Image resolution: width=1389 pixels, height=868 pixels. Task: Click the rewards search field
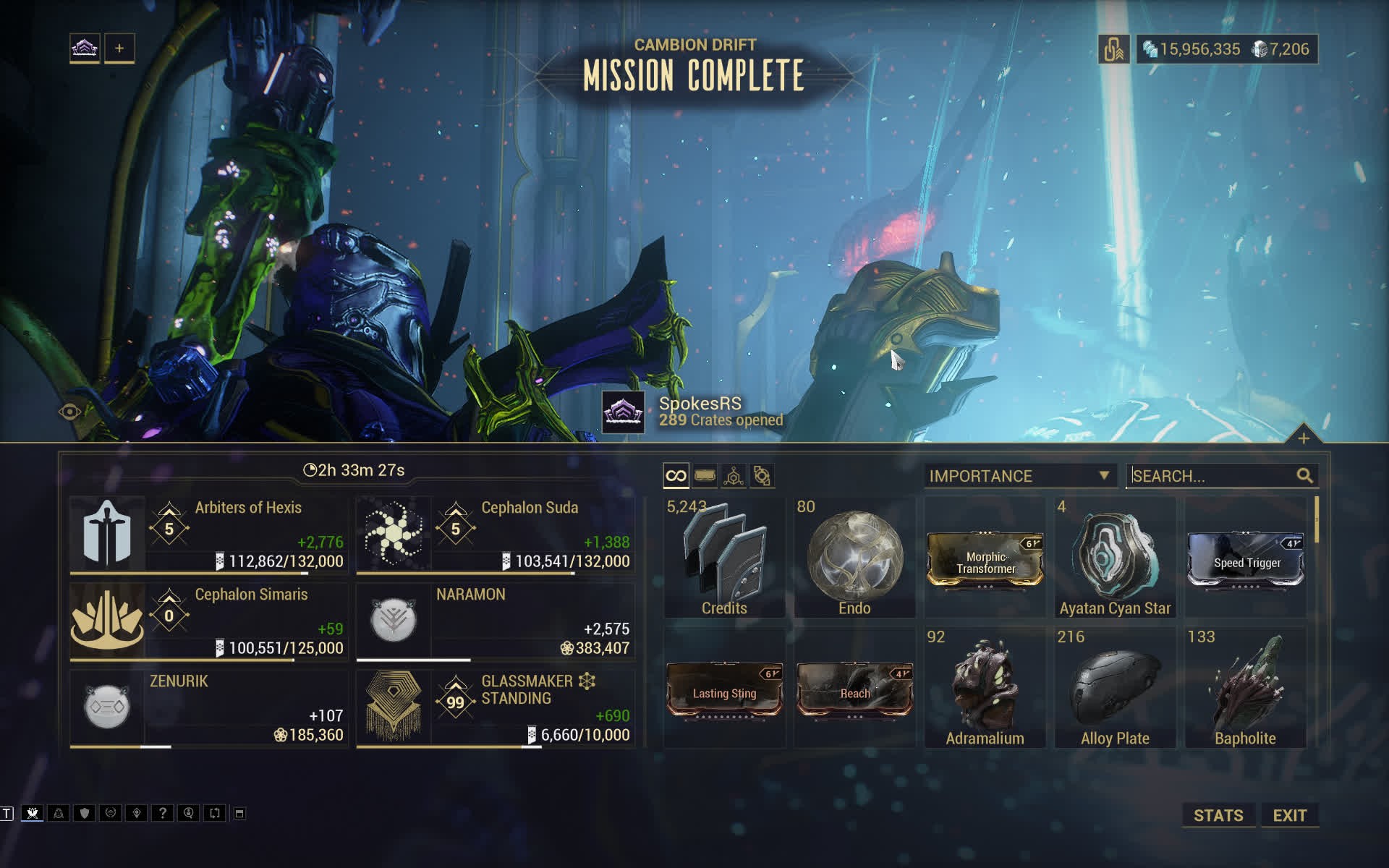point(1212,476)
